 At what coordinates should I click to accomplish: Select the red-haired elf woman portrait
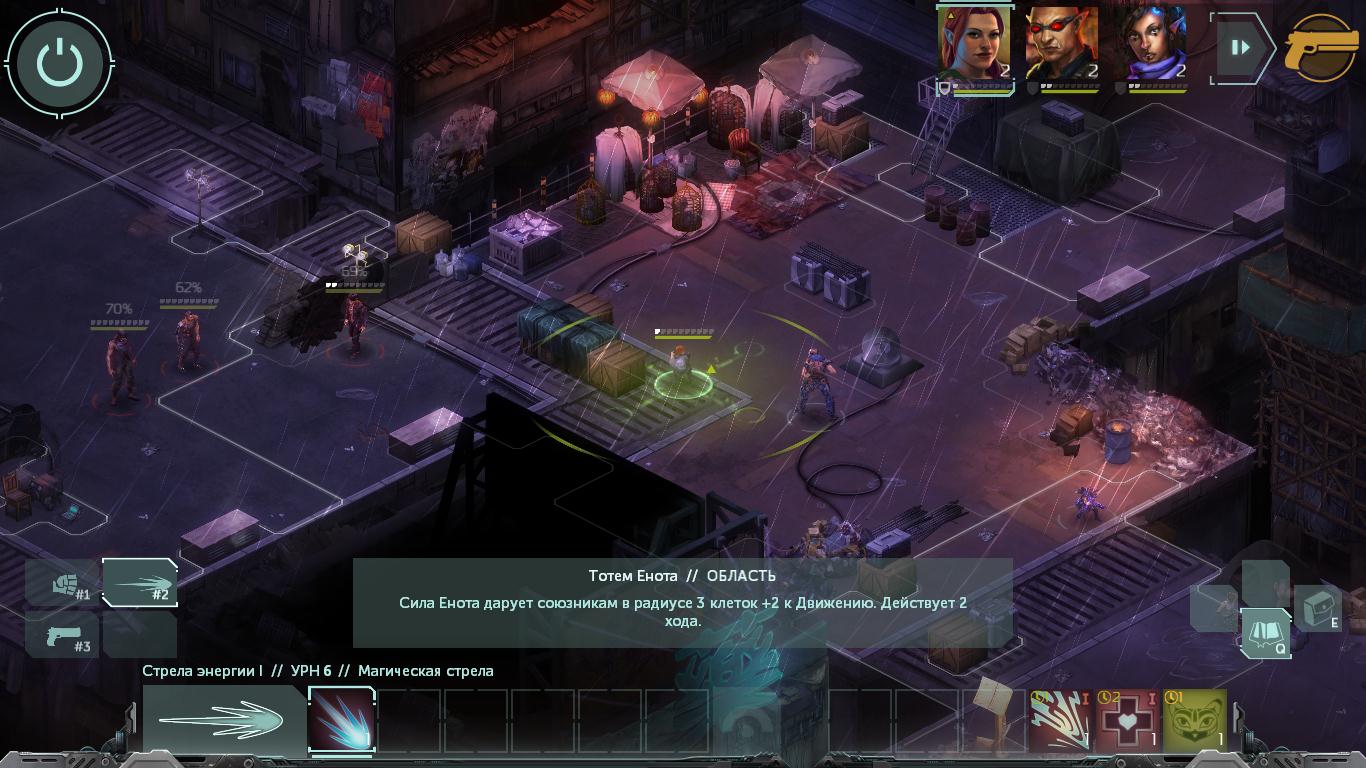pyautogui.click(x=974, y=44)
